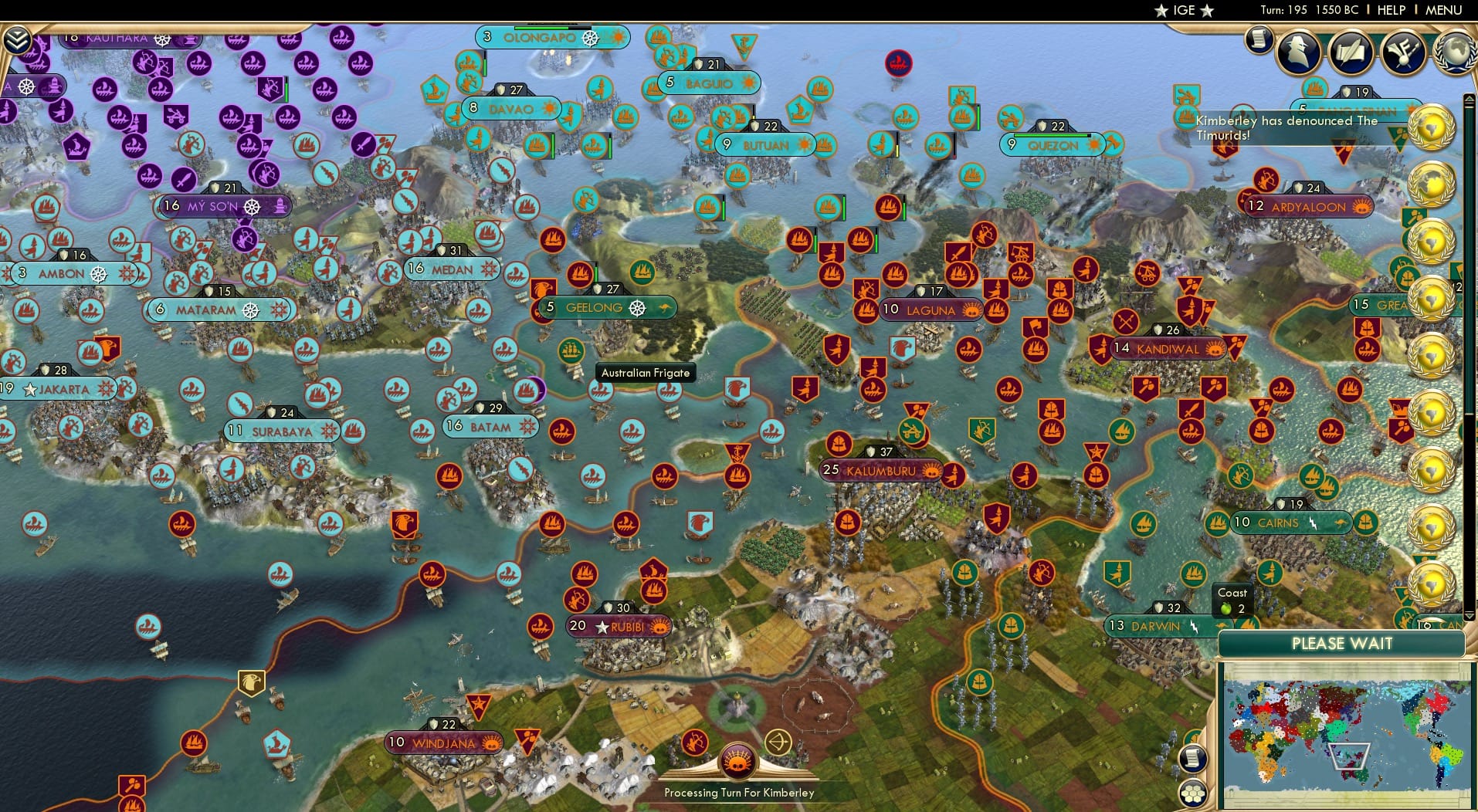Open Social Policies with quill-and-scroll icon
Image resolution: width=1478 pixels, height=812 pixels.
coord(1354,54)
